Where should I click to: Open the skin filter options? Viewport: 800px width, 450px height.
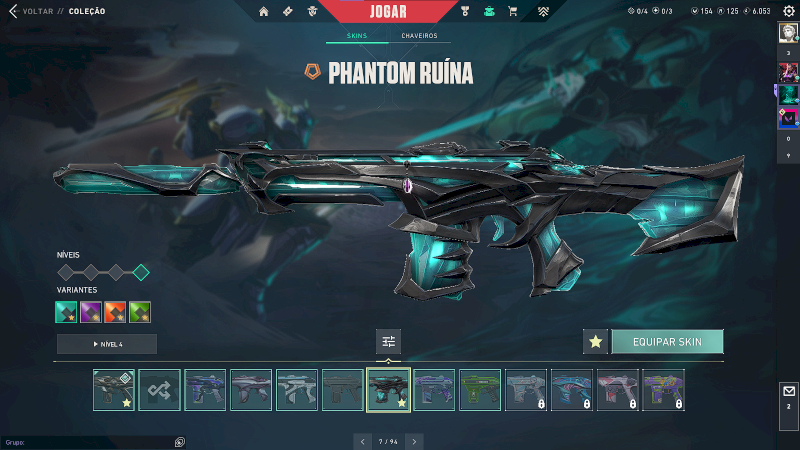(389, 342)
